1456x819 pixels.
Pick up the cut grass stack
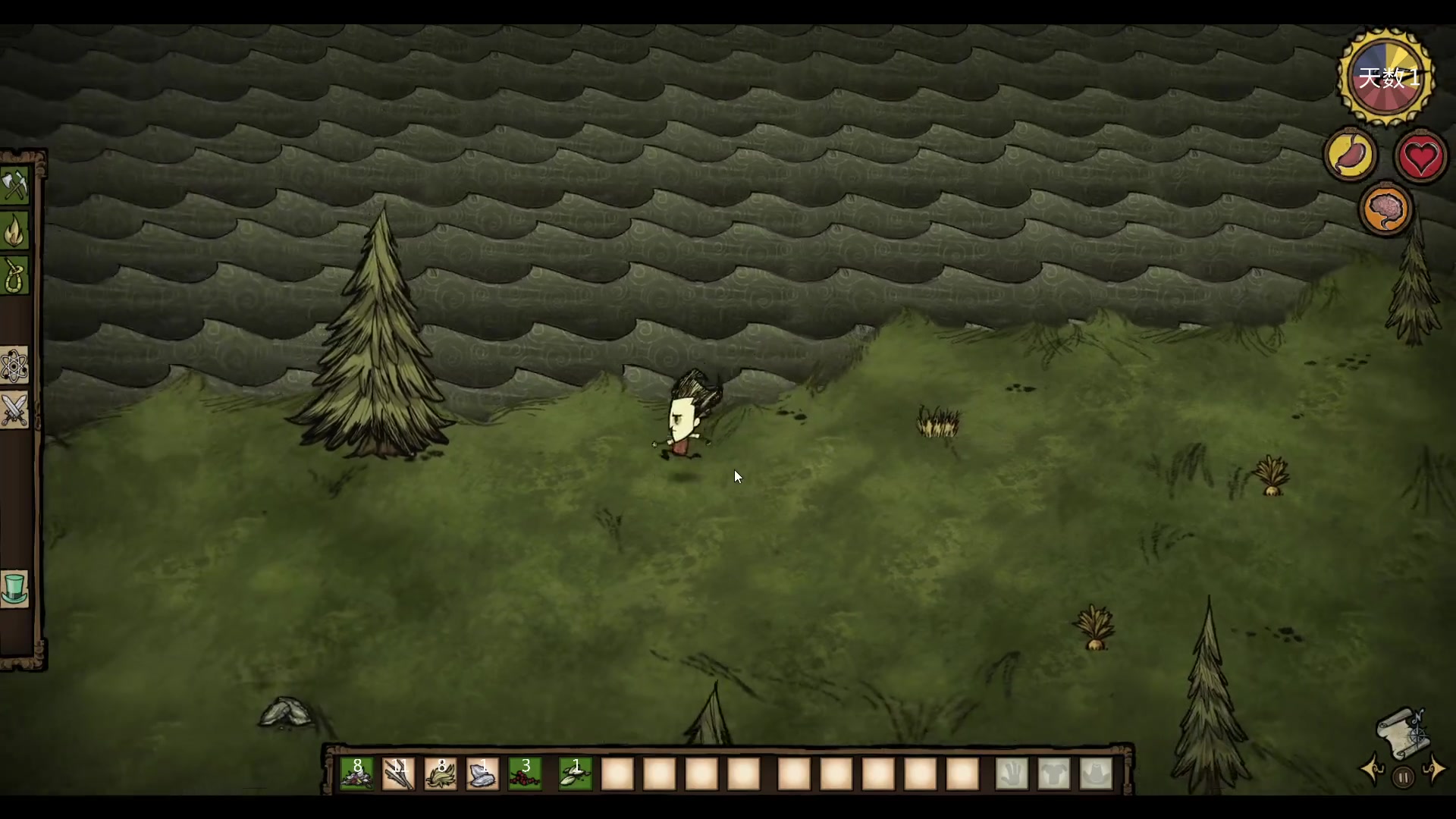(x=441, y=773)
